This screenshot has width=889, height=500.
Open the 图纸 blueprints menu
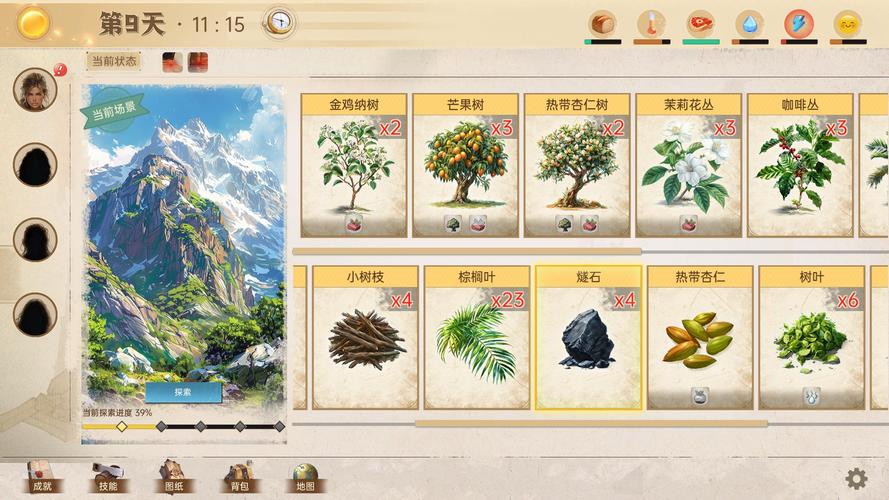coord(172,477)
